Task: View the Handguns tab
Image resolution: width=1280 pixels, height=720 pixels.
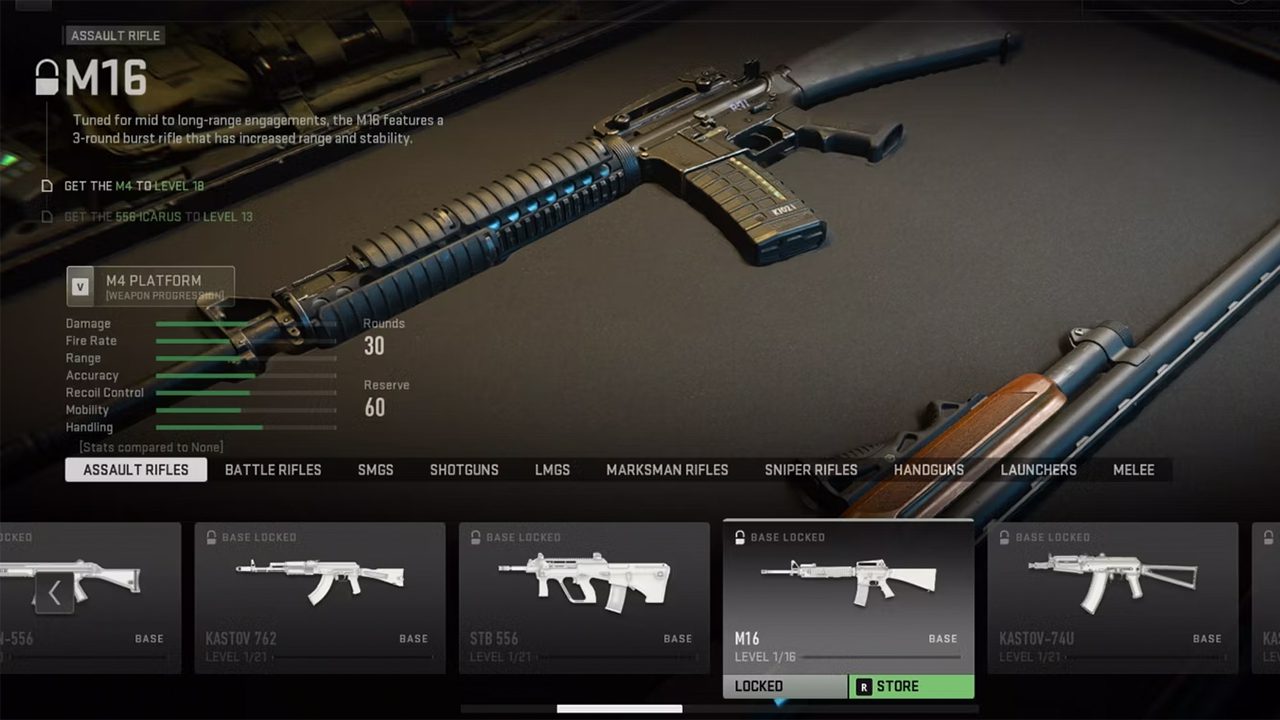Action: [929, 470]
